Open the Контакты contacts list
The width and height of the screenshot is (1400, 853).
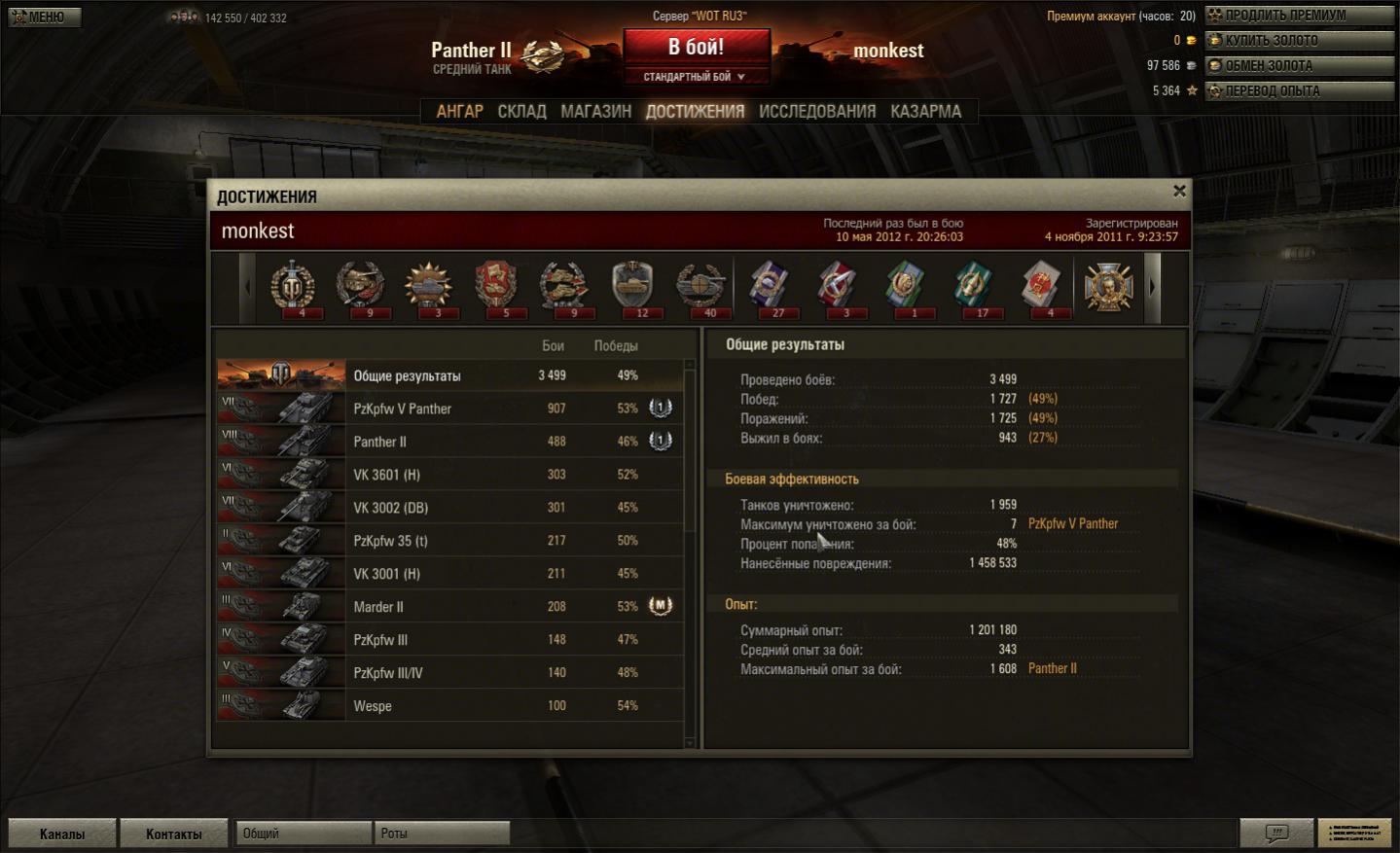point(173,834)
